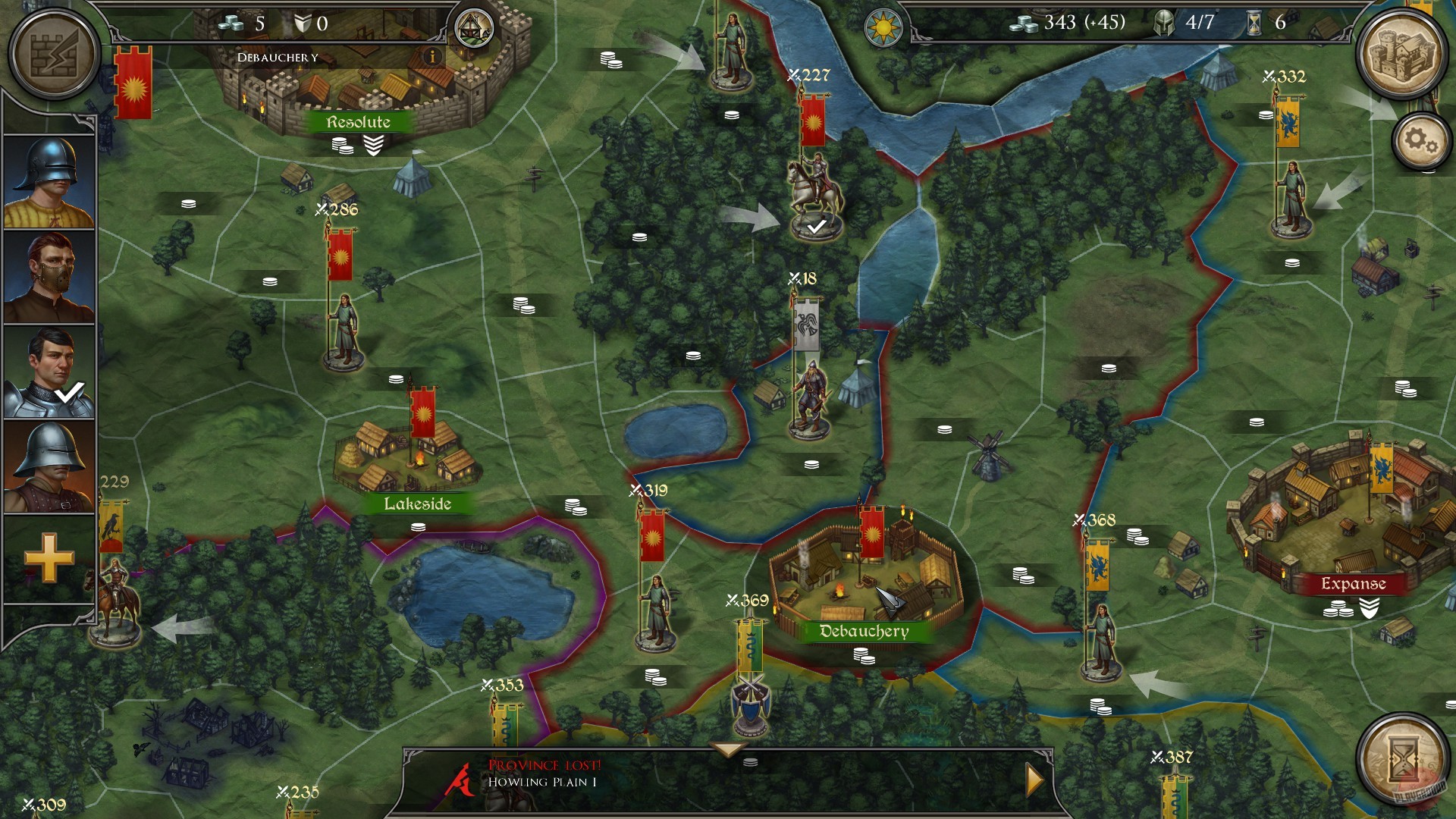Open the settings gear menu
The image size is (1456, 819).
[x=1420, y=140]
